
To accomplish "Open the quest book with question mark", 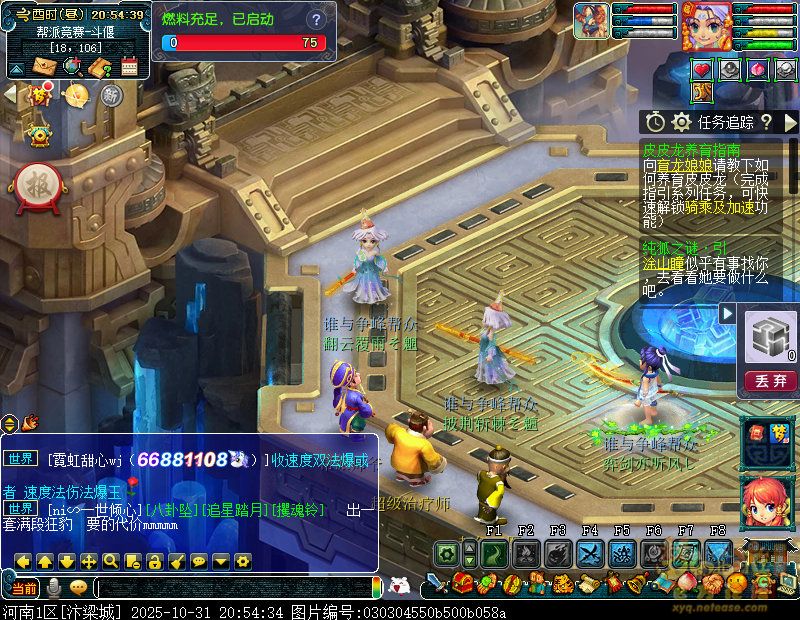I will (100, 67).
